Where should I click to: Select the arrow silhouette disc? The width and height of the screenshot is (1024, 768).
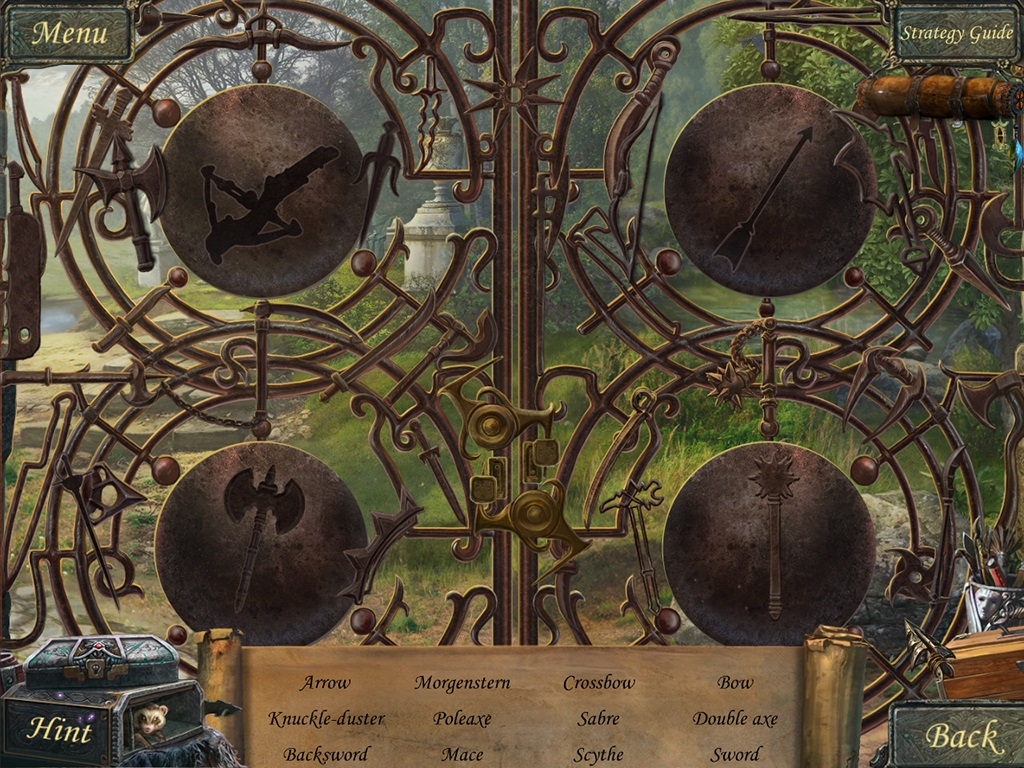click(x=770, y=191)
